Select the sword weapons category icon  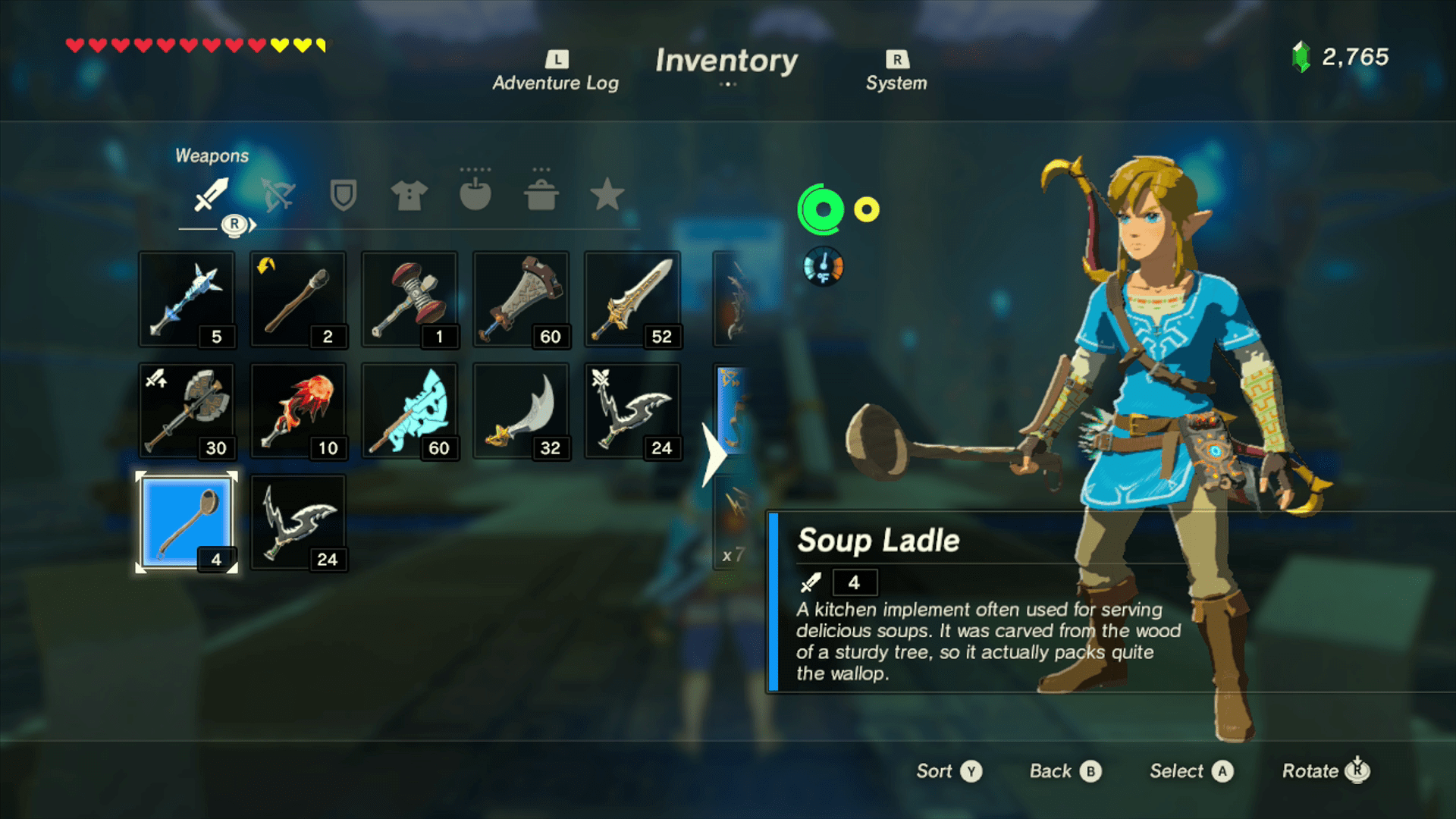click(213, 196)
